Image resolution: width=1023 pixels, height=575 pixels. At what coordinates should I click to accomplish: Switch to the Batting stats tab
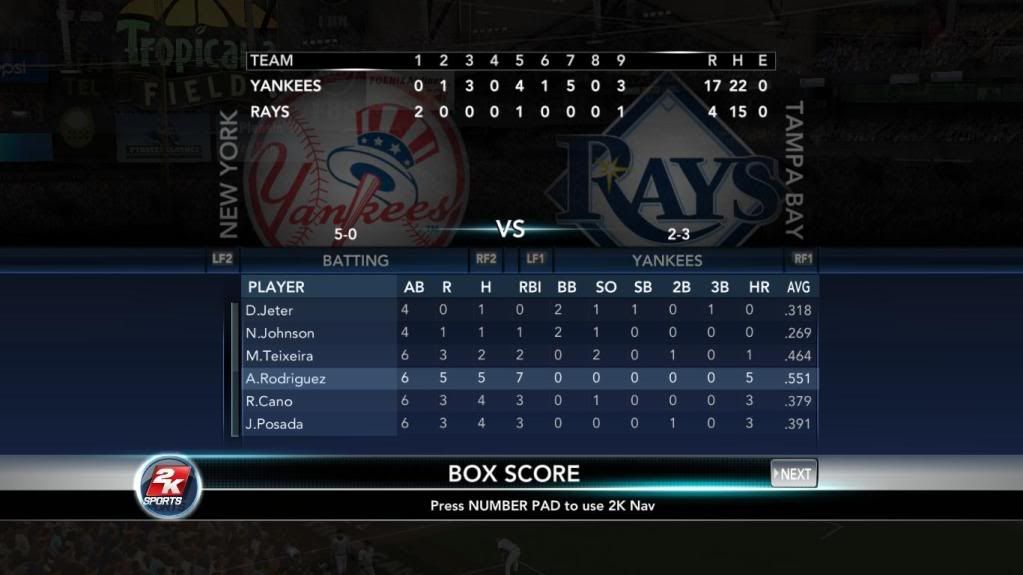[355, 260]
